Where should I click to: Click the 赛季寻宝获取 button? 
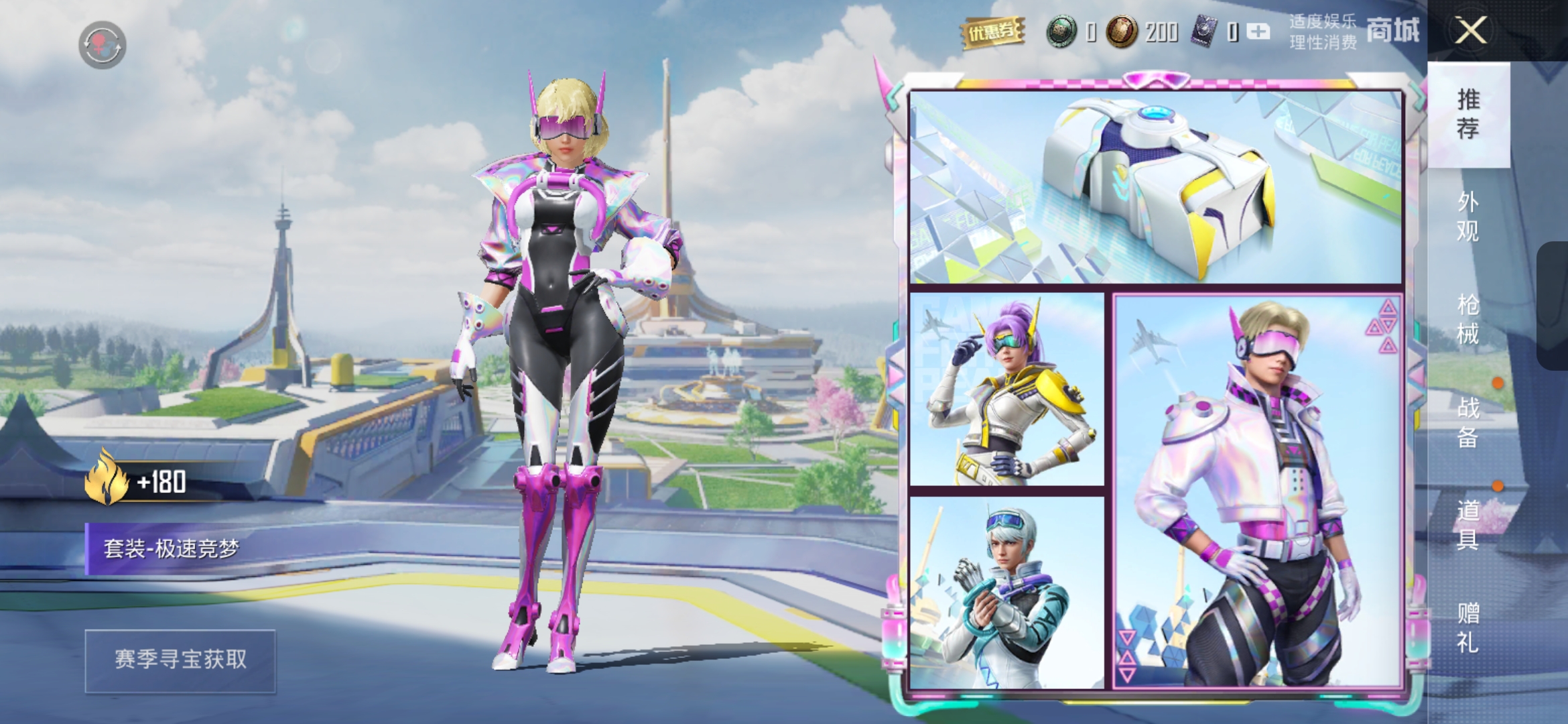pos(180,660)
